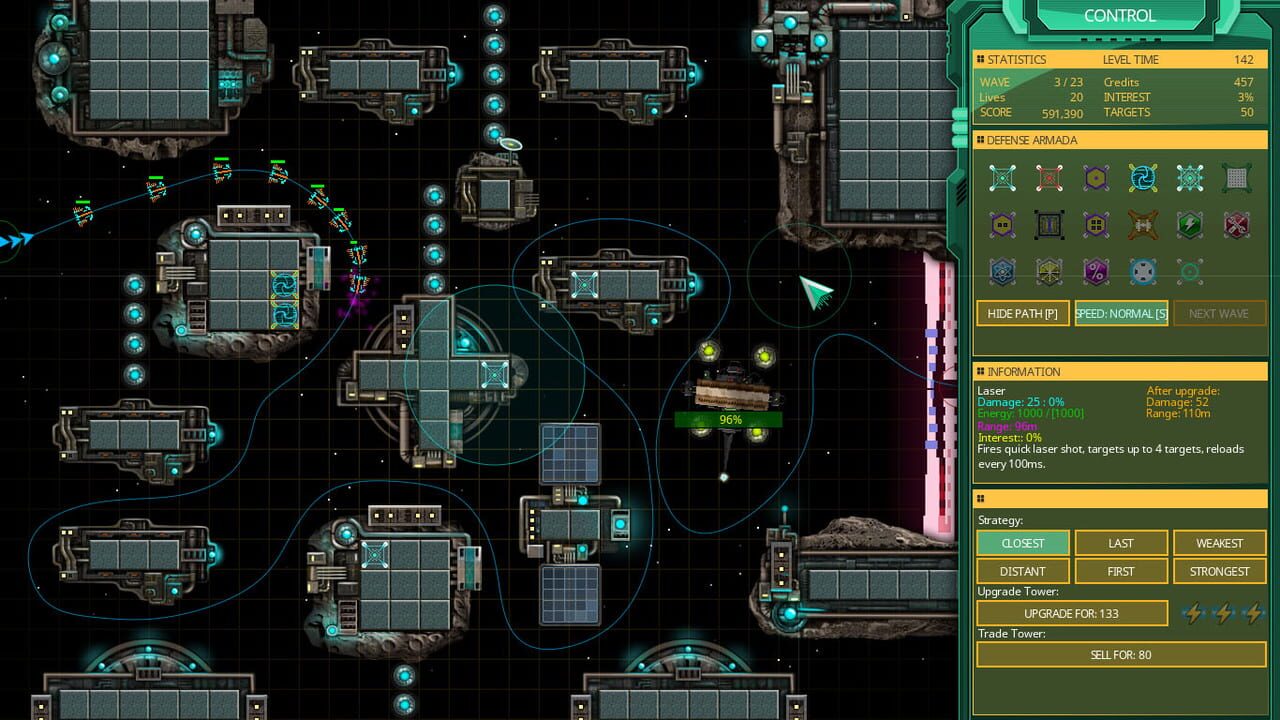The width and height of the screenshot is (1280, 720).
Task: Select the red wrench-and-tools tower icon
Action: [x=1237, y=224]
